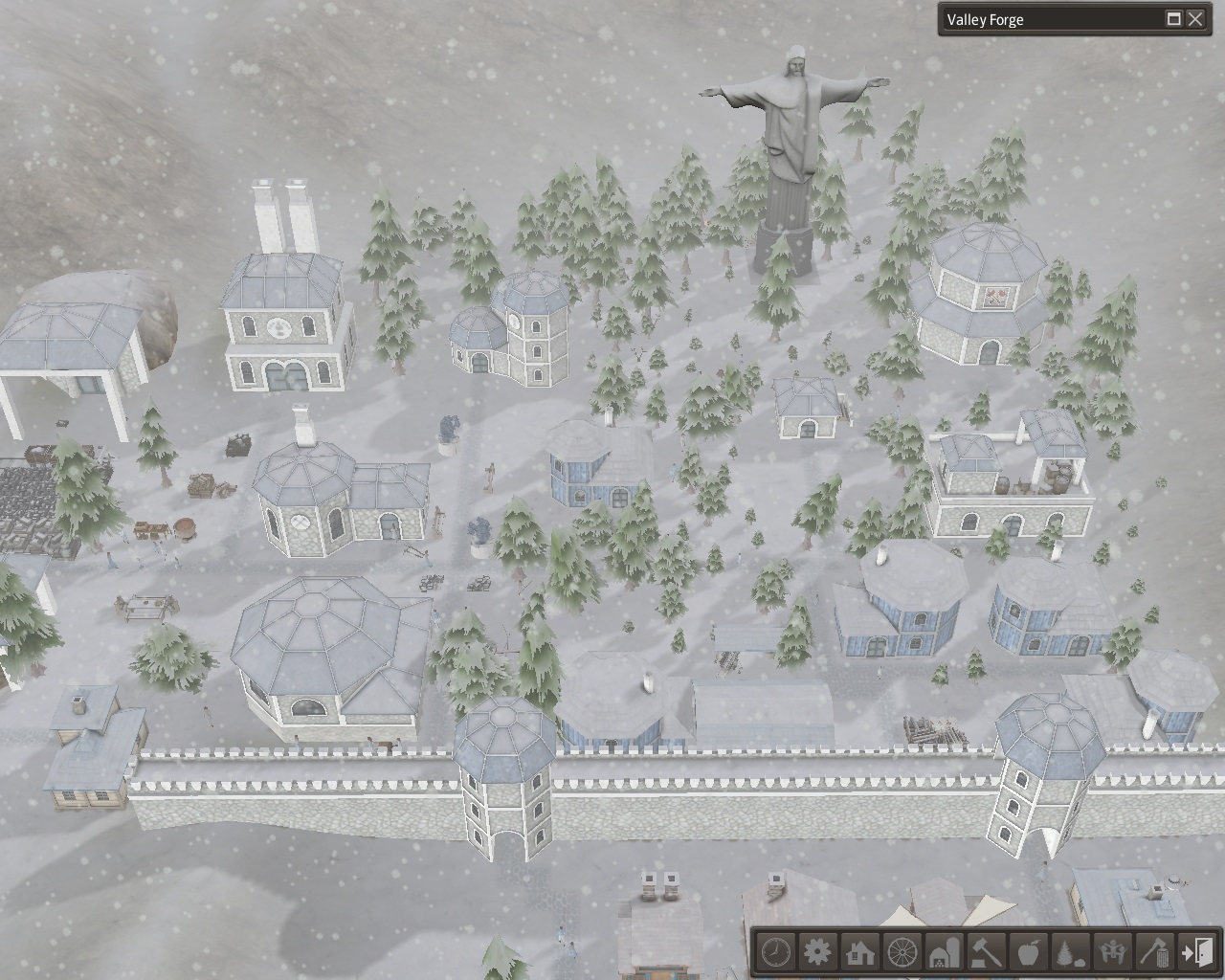Click the exit door main menu icon
Image resolution: width=1225 pixels, height=980 pixels.
pos(1197,952)
